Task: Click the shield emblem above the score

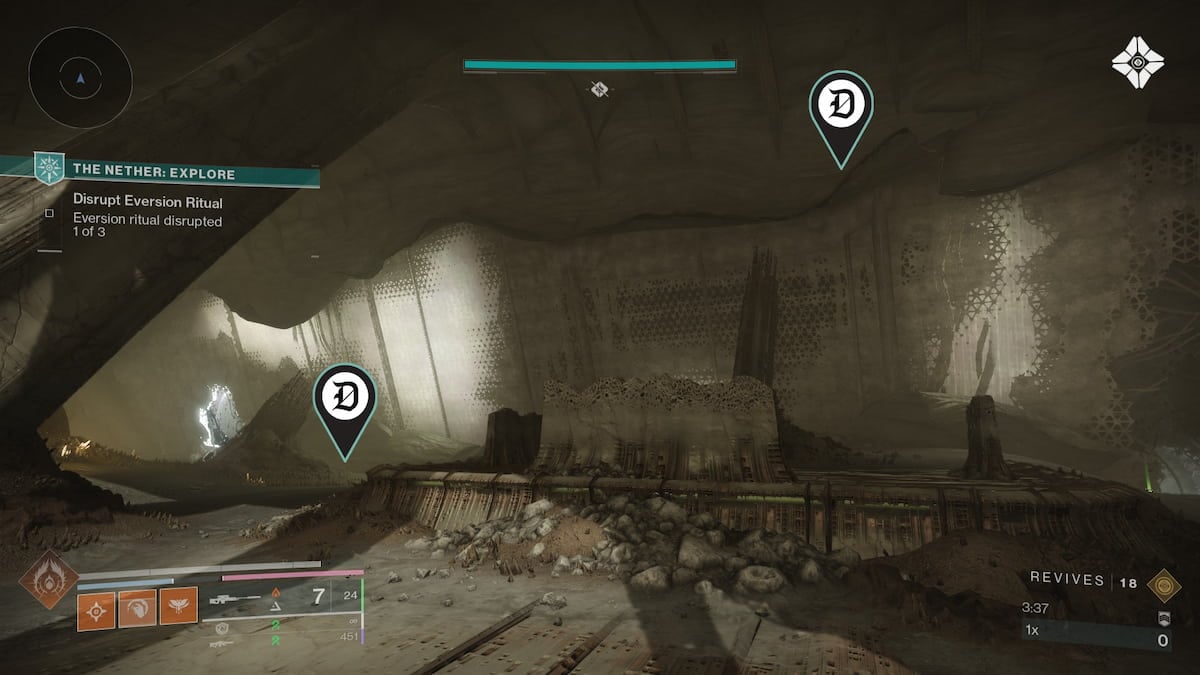Action: pos(1163,616)
